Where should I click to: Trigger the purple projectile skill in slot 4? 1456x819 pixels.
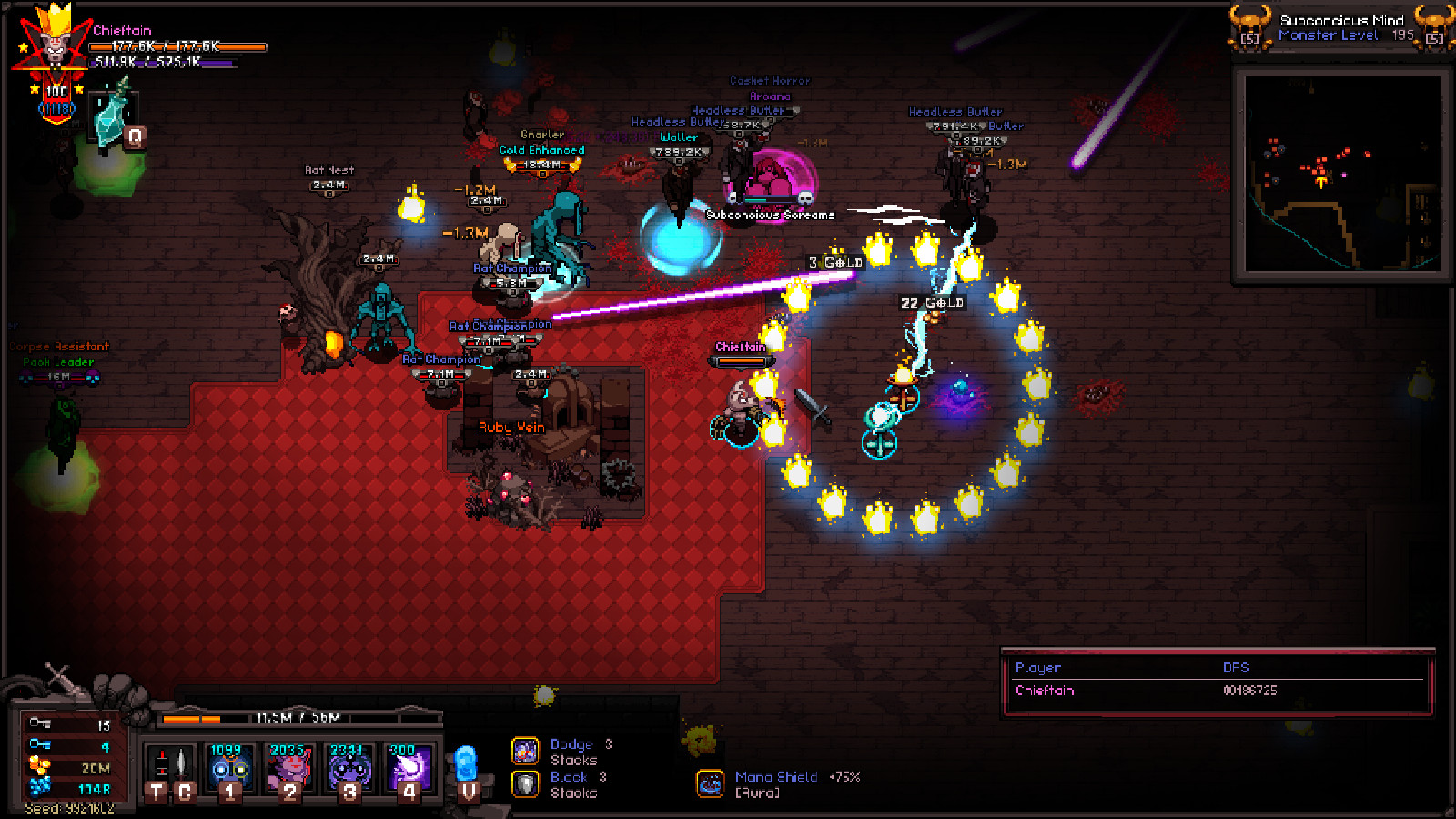click(x=408, y=763)
